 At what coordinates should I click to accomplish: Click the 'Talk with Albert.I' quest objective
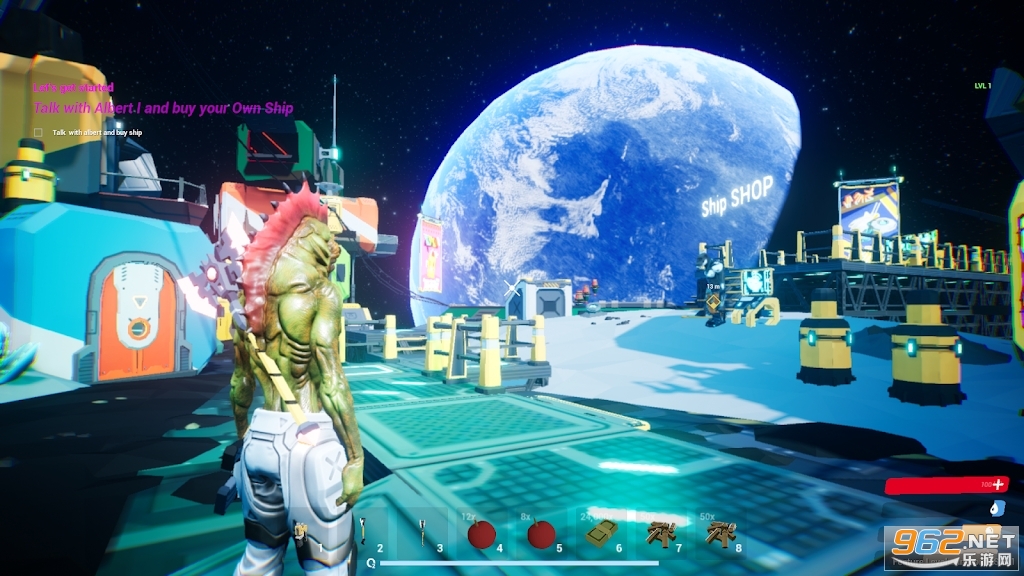[163, 108]
